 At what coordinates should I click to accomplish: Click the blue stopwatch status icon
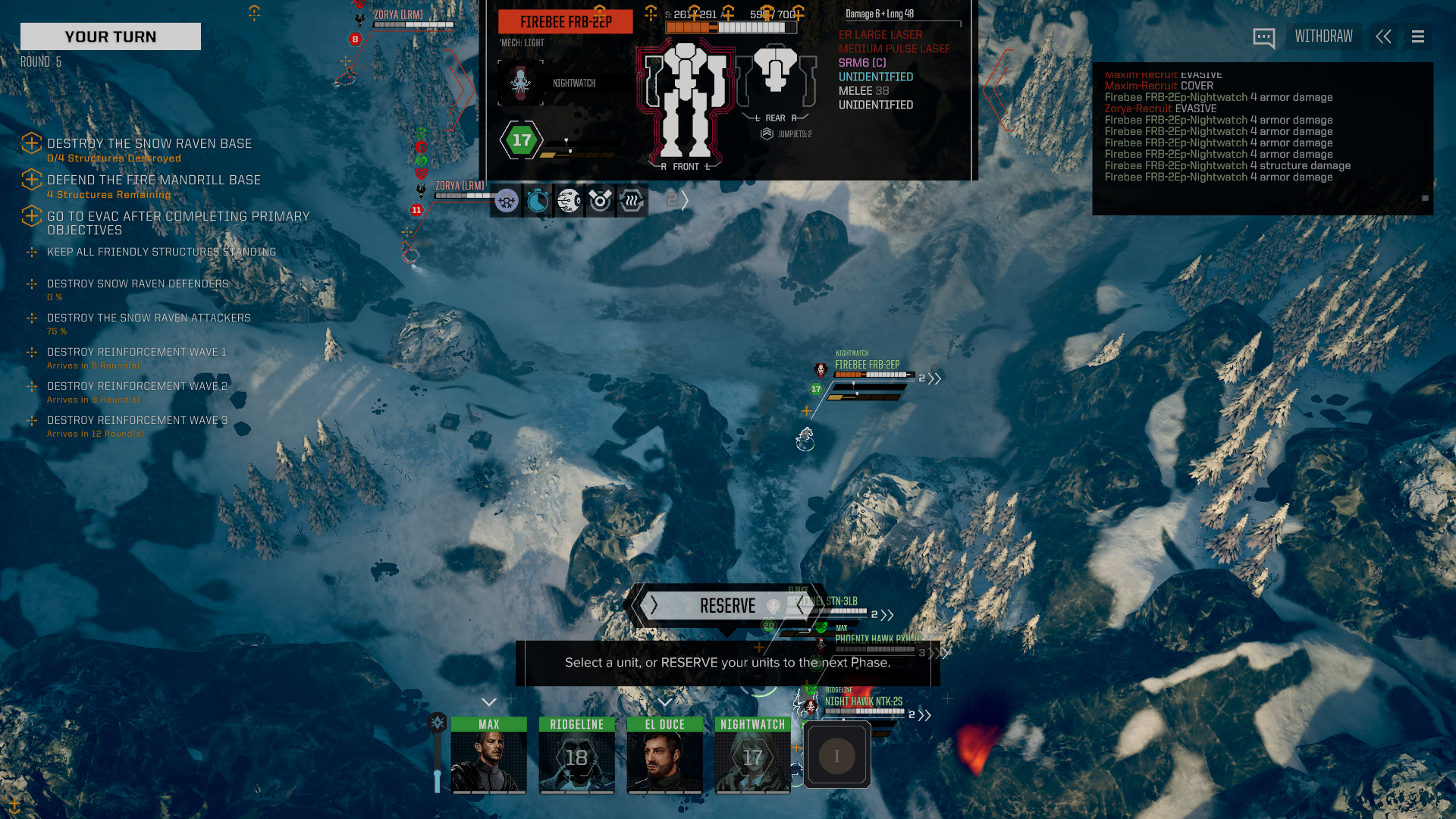538,201
